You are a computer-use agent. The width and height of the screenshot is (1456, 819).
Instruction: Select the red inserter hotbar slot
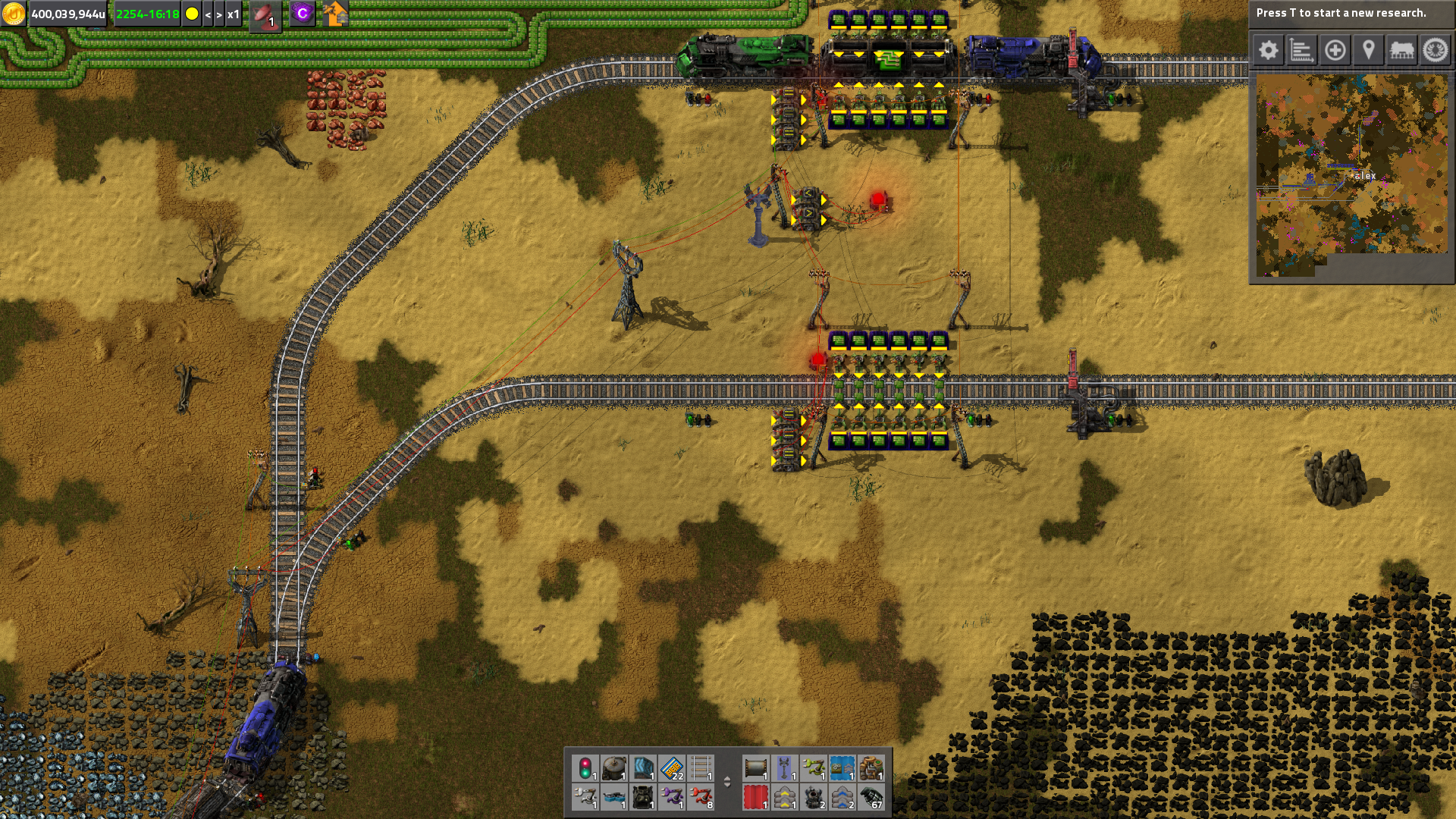point(701,798)
